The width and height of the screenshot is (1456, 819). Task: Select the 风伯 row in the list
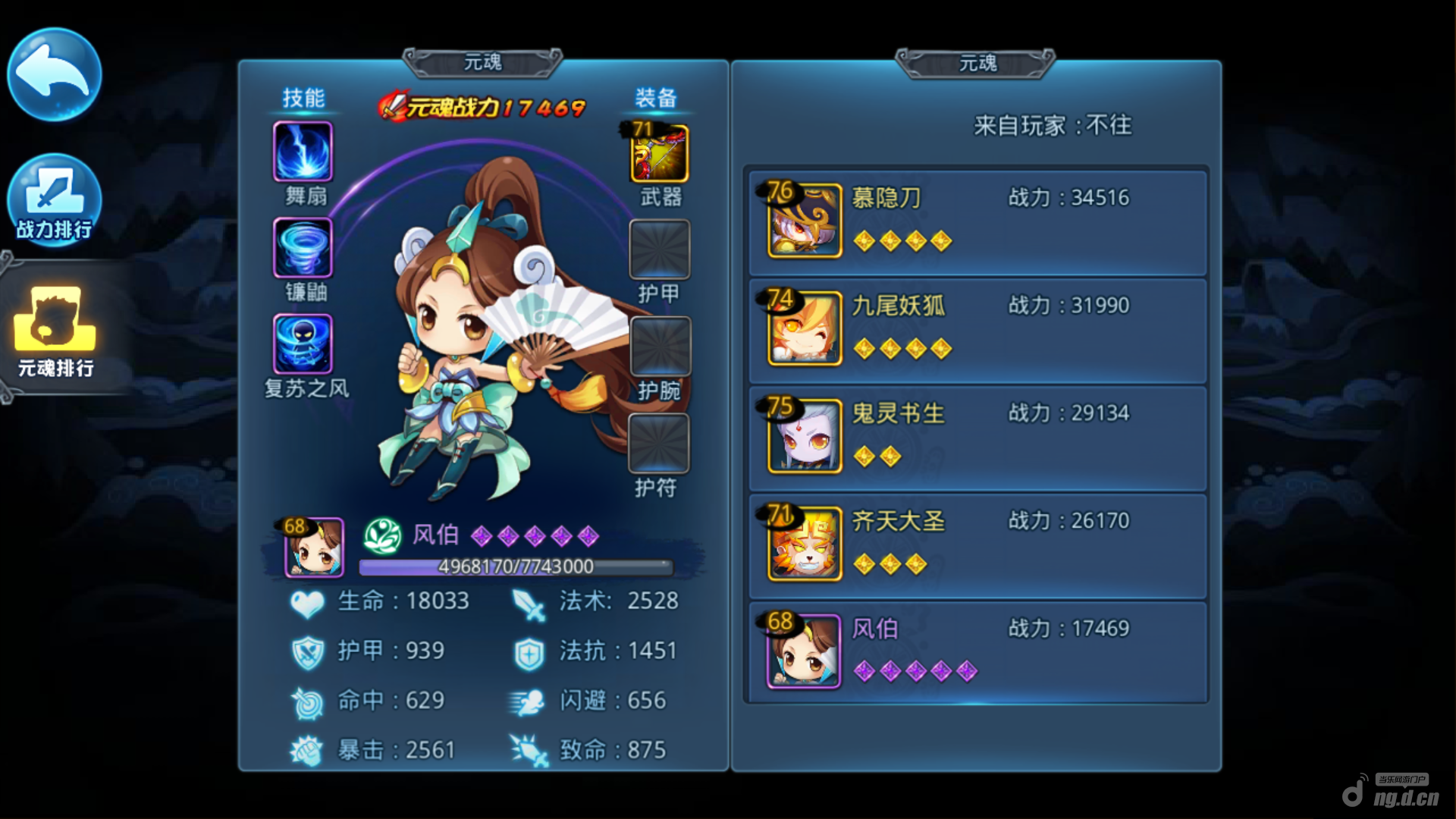click(x=977, y=652)
